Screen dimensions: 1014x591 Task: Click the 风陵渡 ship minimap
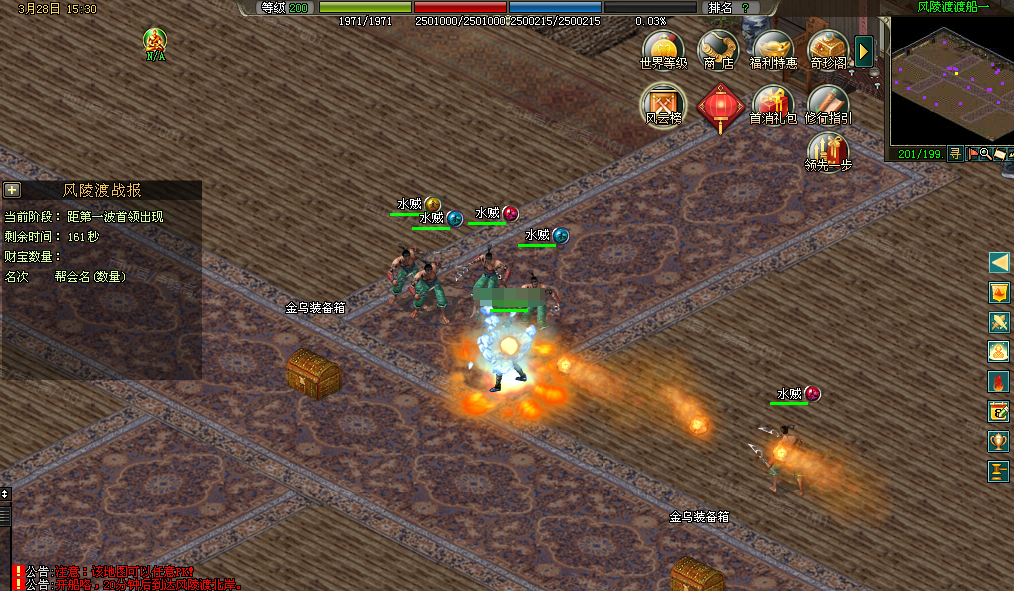point(950,80)
